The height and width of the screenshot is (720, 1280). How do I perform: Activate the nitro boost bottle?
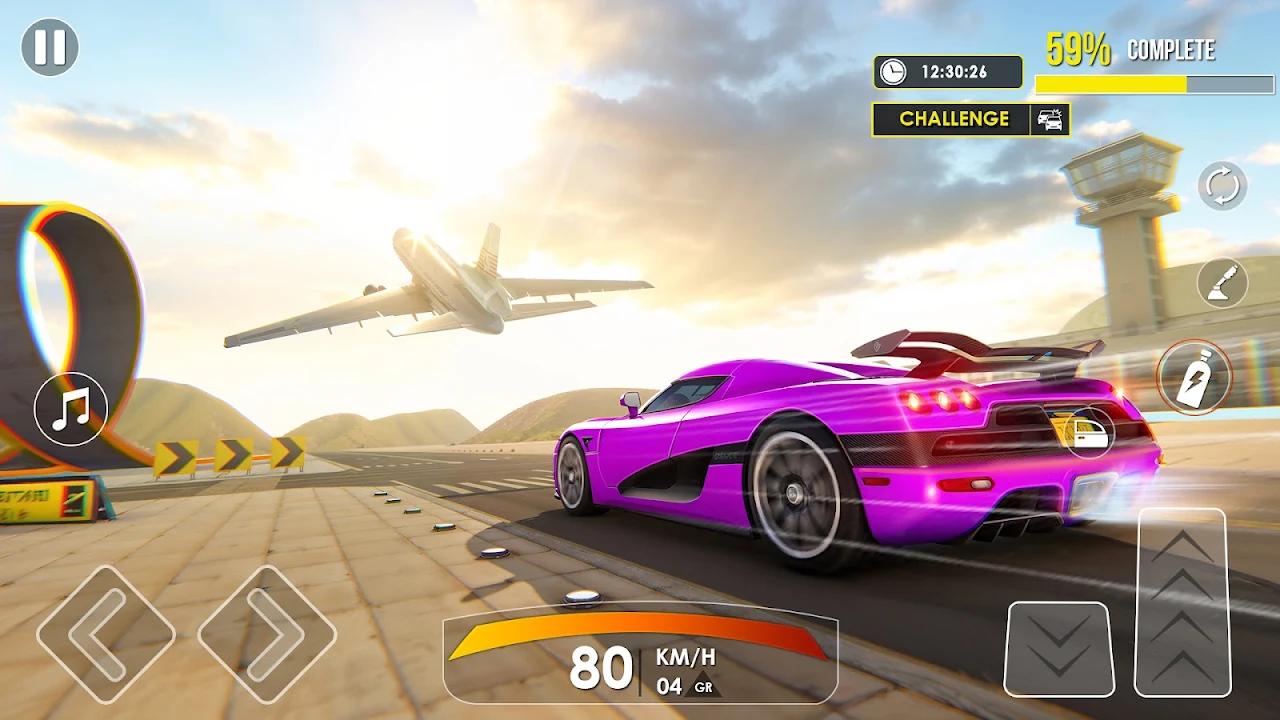click(x=1194, y=378)
